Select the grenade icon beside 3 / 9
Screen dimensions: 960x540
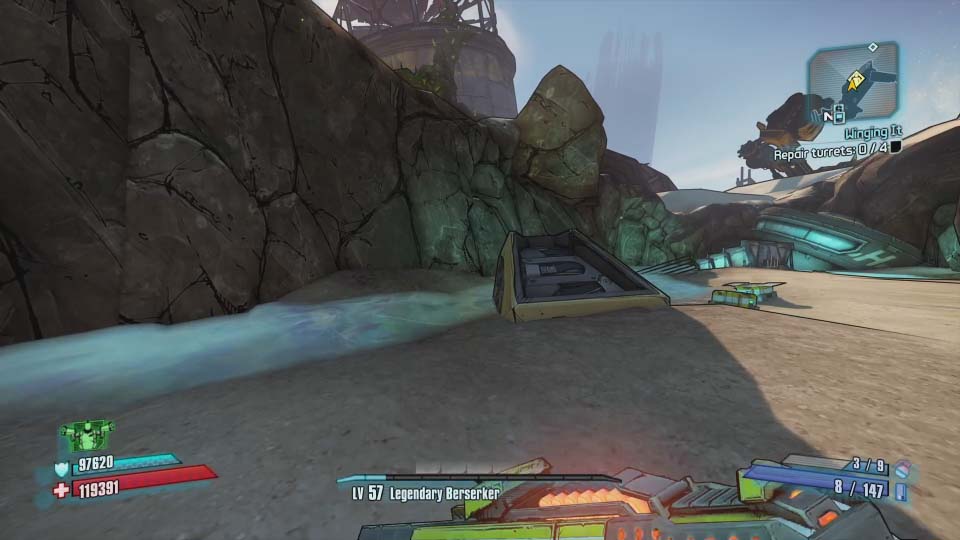[902, 466]
